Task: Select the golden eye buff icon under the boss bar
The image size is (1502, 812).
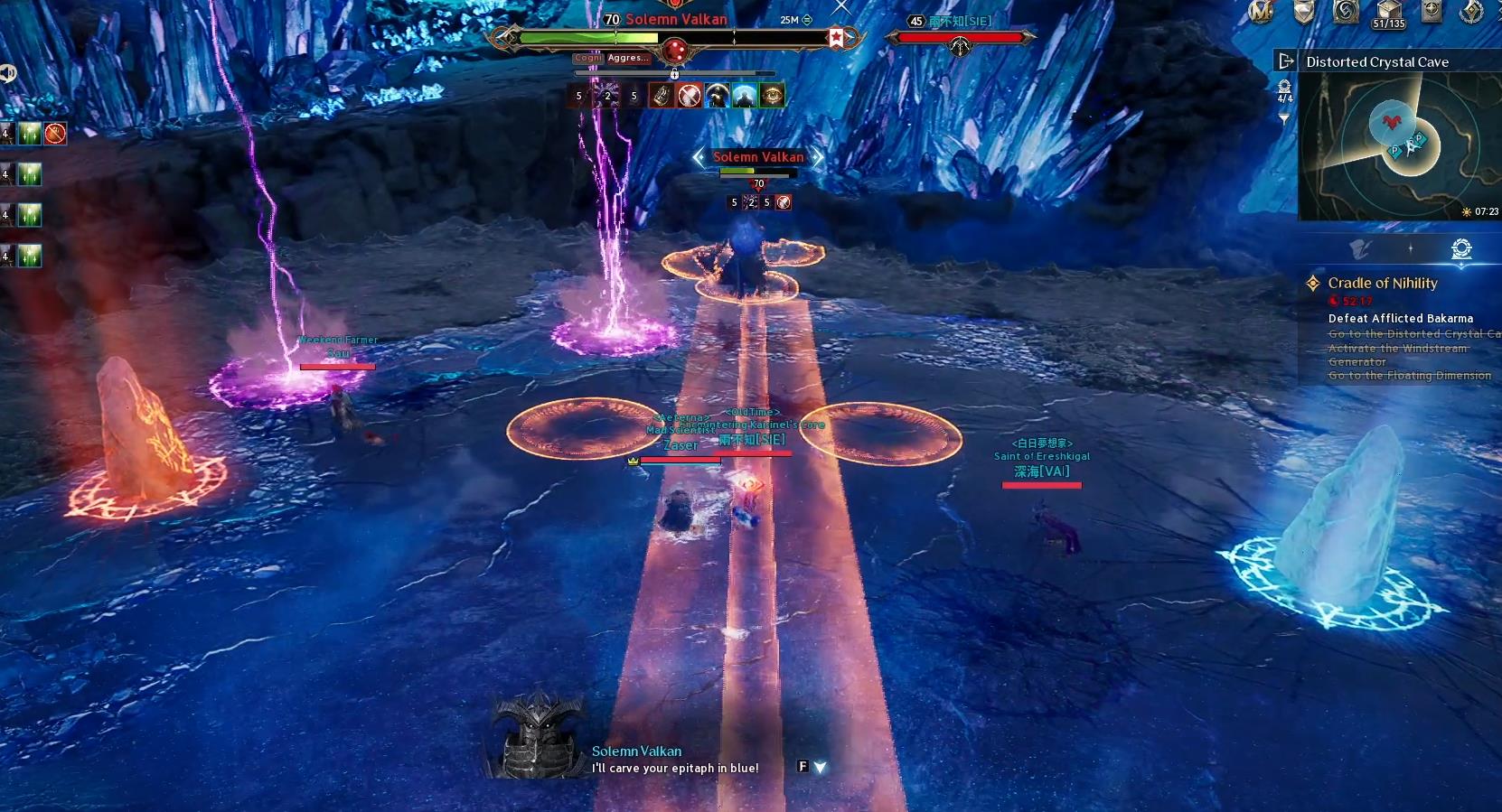Action: pos(773,95)
